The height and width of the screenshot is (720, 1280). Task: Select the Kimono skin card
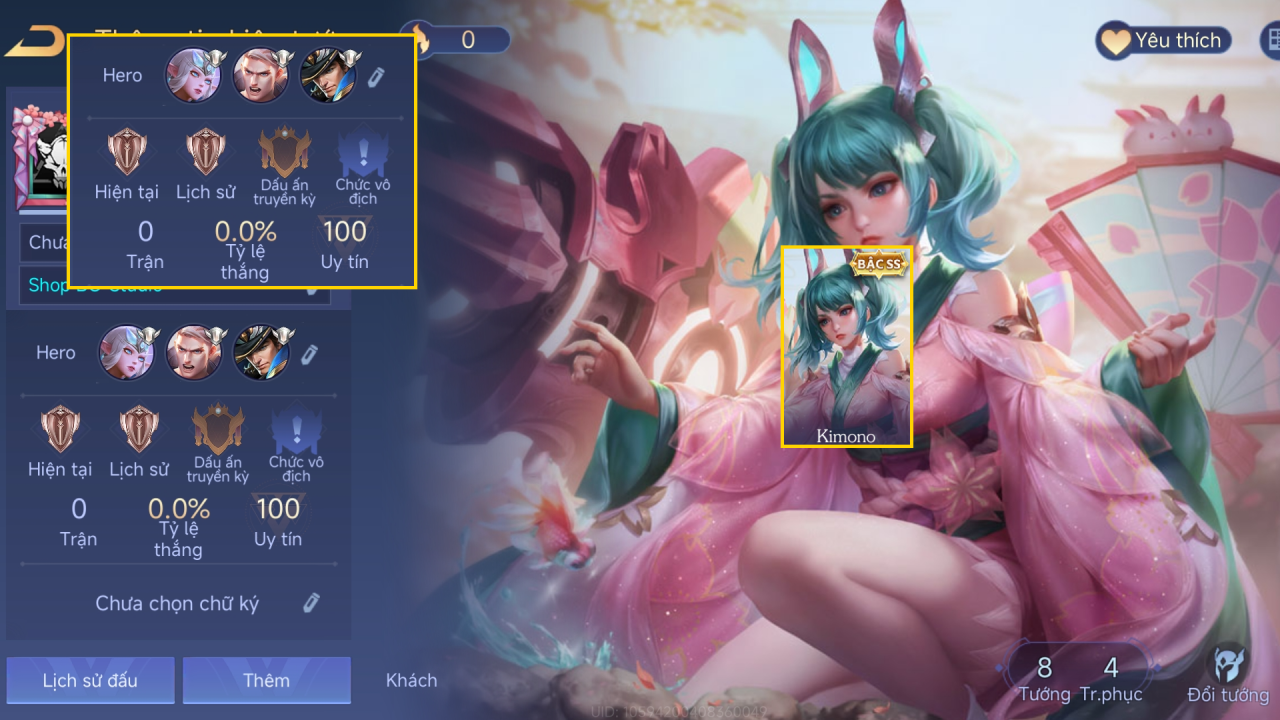tap(846, 345)
